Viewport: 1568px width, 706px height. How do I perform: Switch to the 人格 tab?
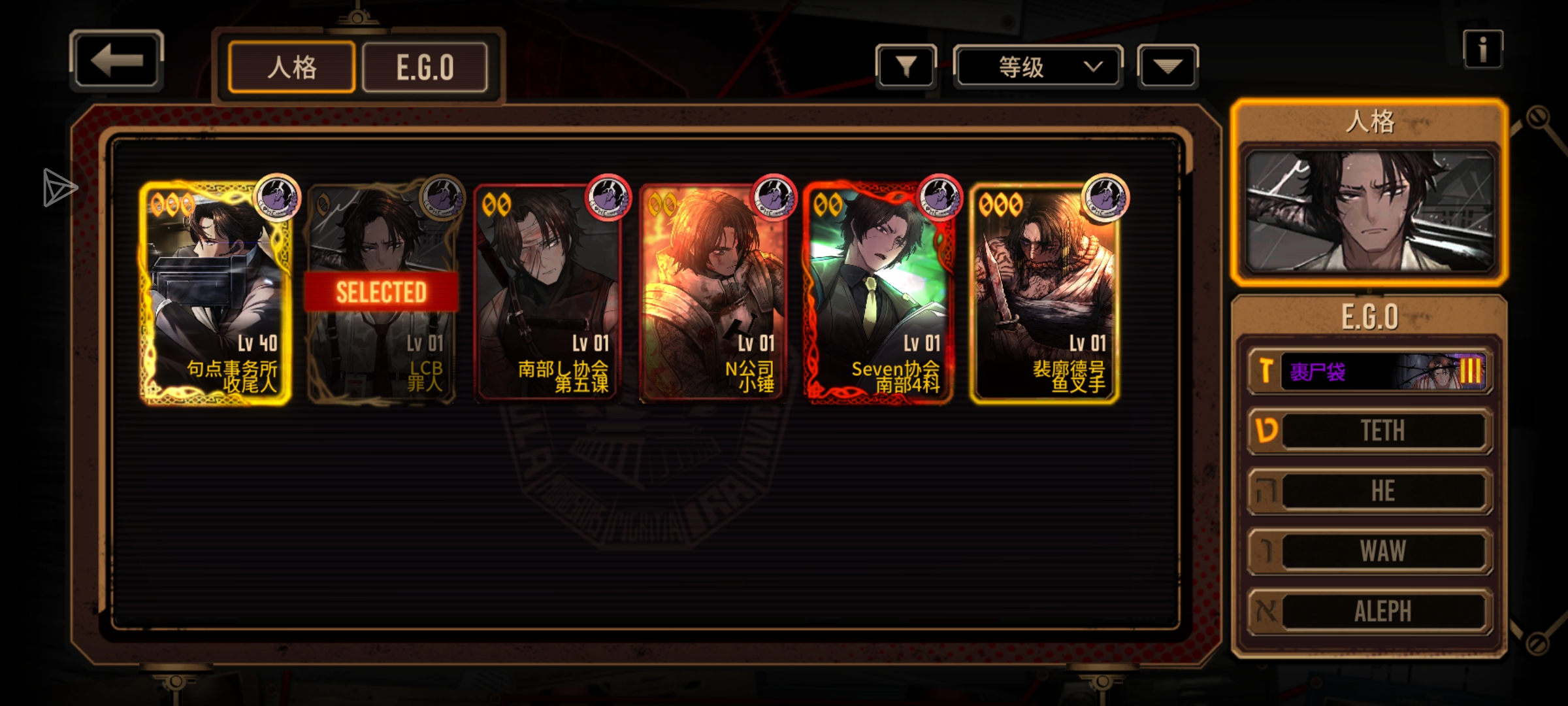[291, 67]
